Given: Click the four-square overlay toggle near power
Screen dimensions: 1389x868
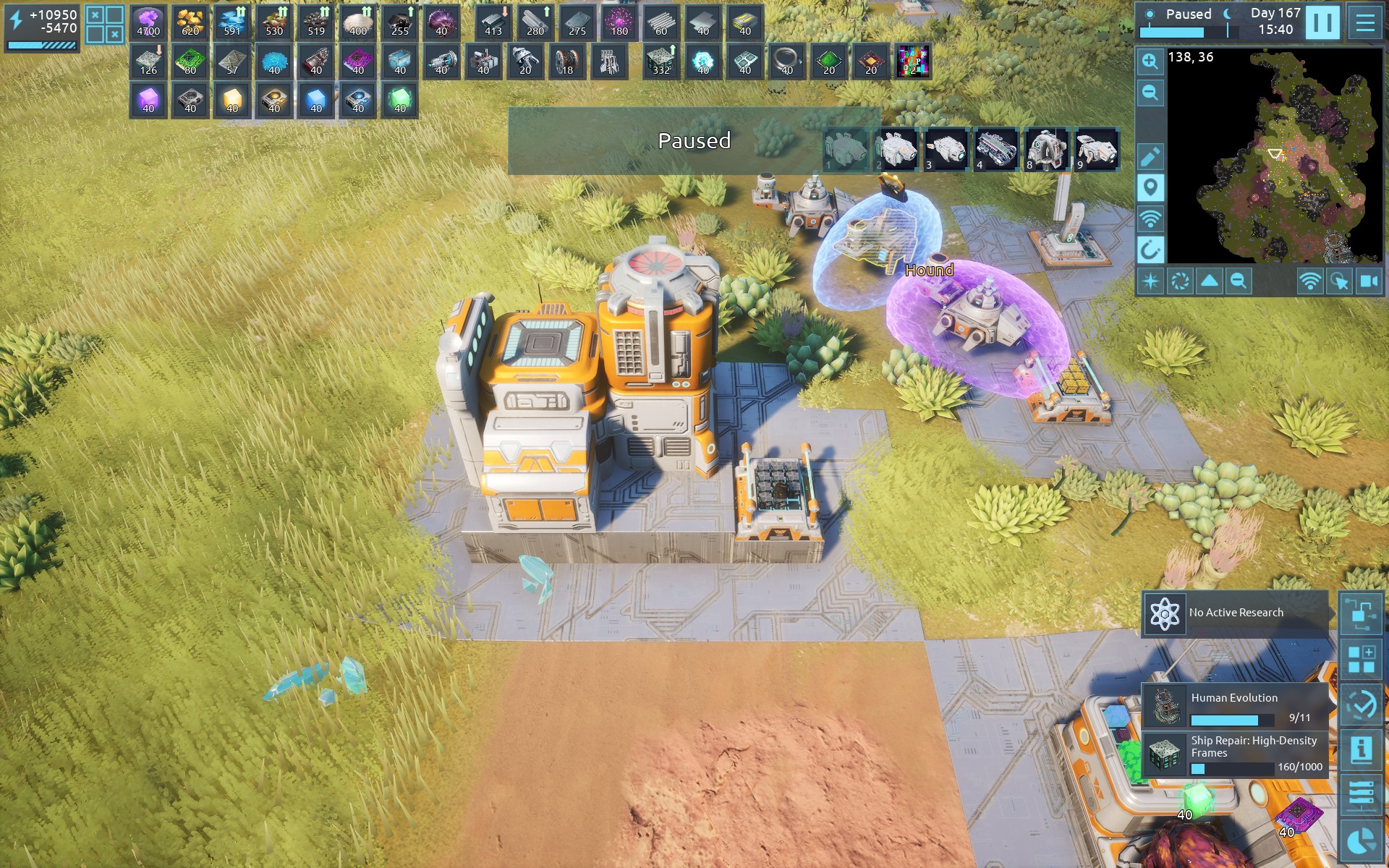Looking at the screenshot, I should pos(104,24).
